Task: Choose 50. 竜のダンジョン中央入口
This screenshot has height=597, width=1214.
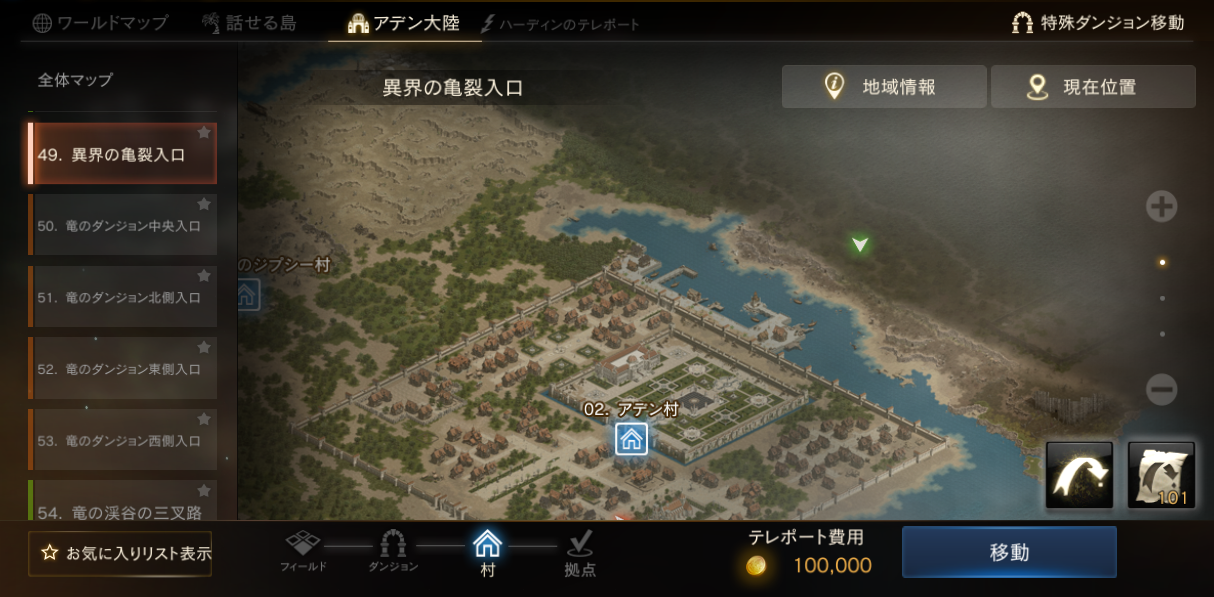Action: click(122, 226)
